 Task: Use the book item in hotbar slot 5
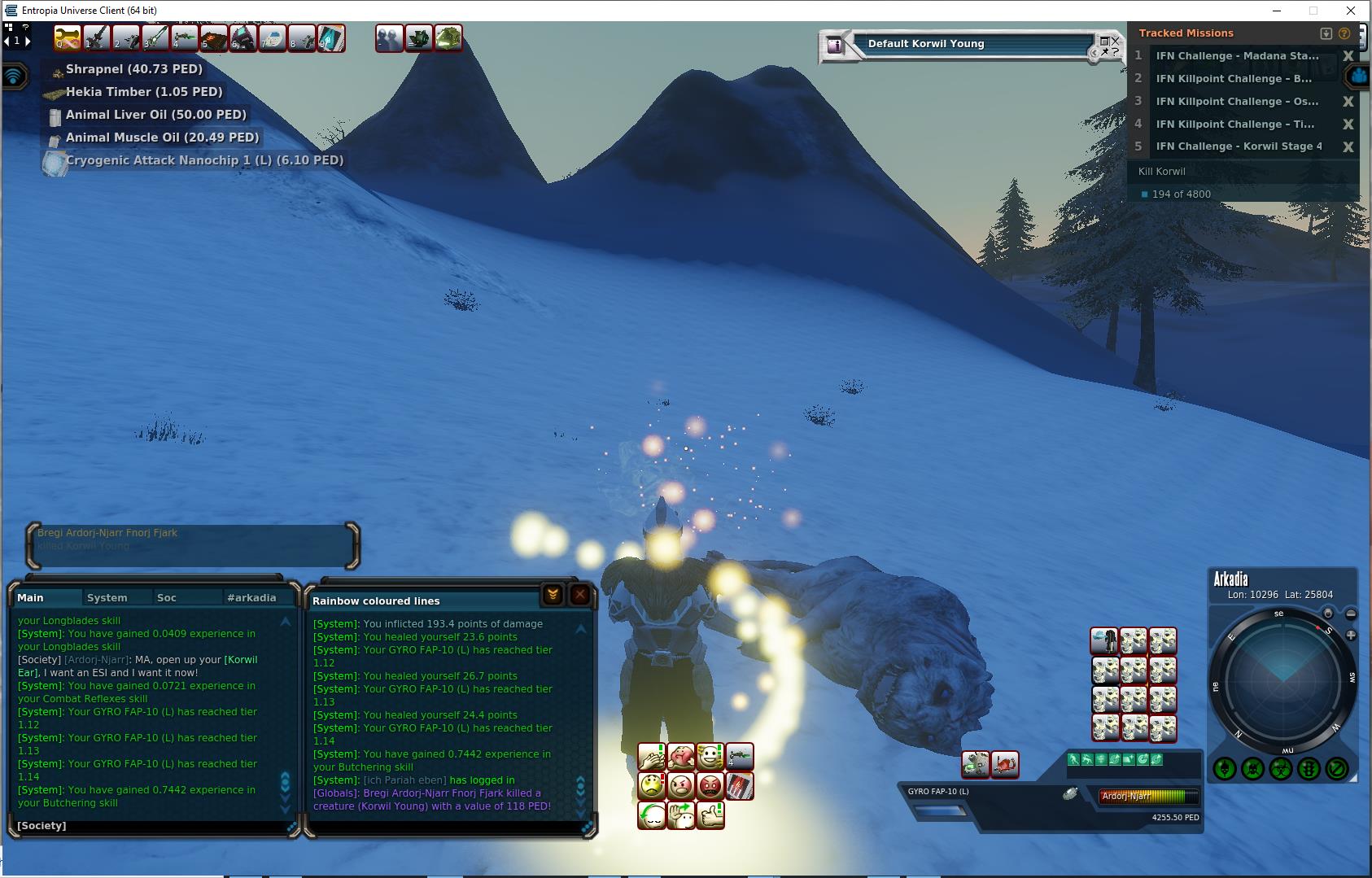click(214, 38)
